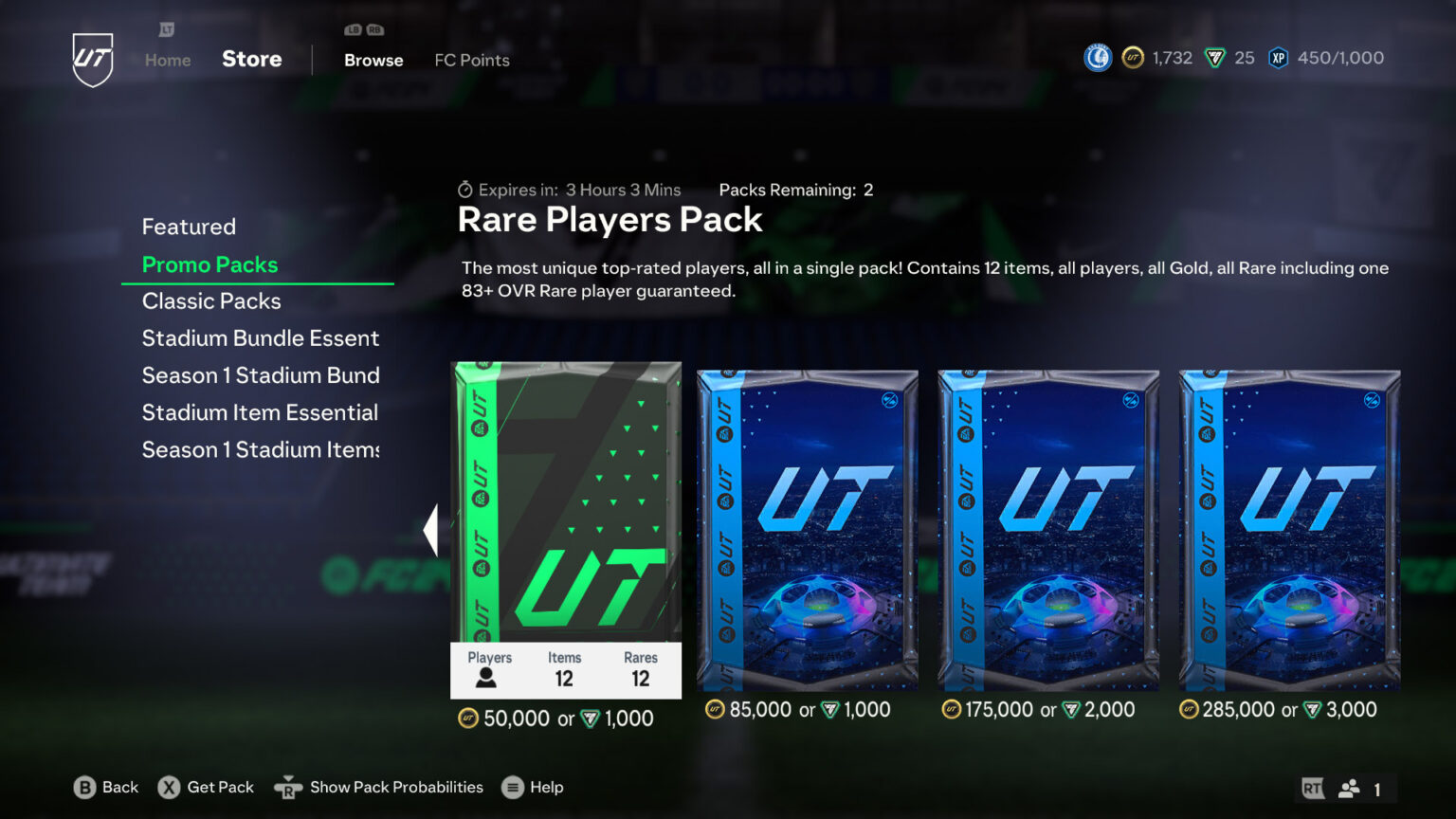
Task: Click the UT crest logo top left
Action: point(92,58)
